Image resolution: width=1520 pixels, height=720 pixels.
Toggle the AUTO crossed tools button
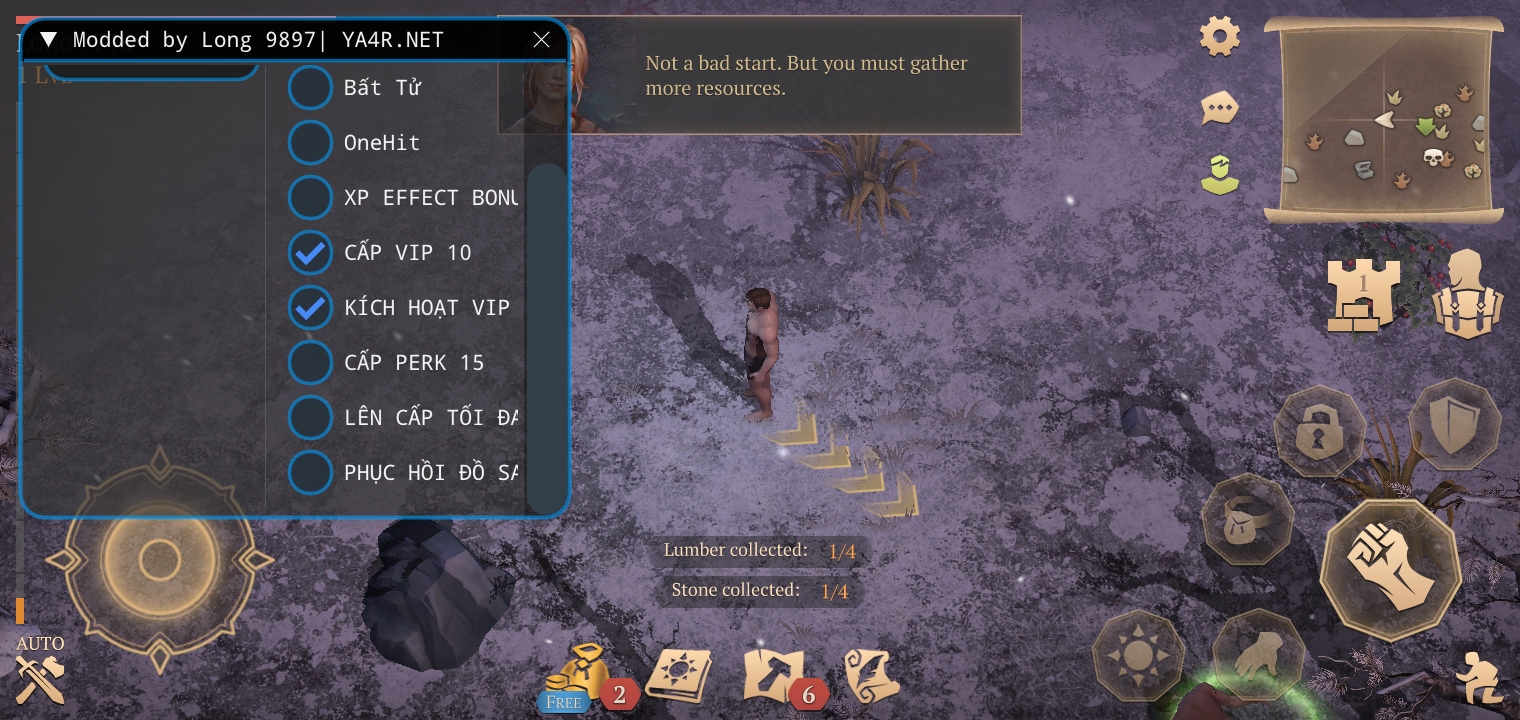pyautogui.click(x=40, y=677)
